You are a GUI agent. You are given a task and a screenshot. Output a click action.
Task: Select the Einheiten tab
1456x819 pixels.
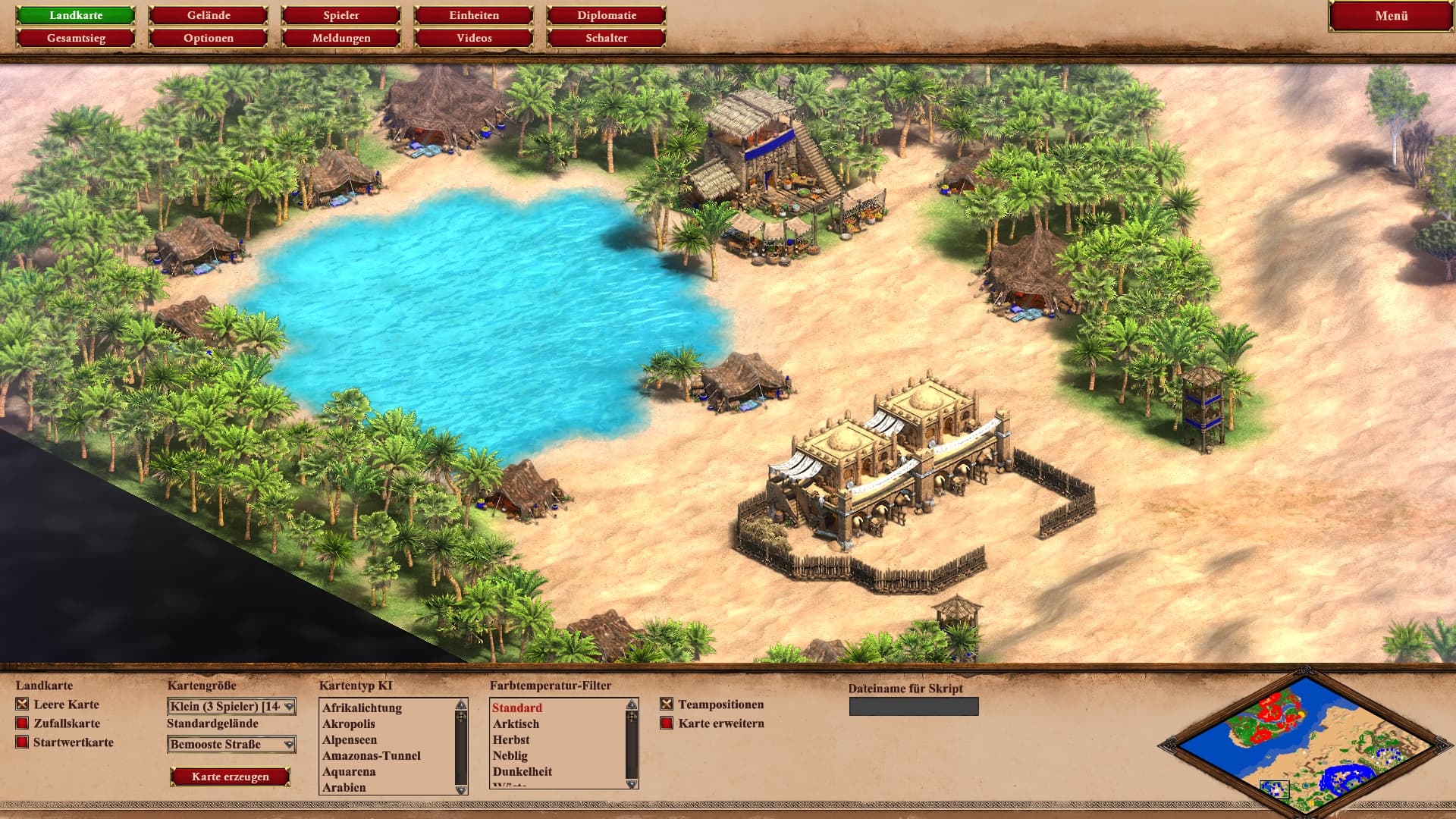(474, 15)
